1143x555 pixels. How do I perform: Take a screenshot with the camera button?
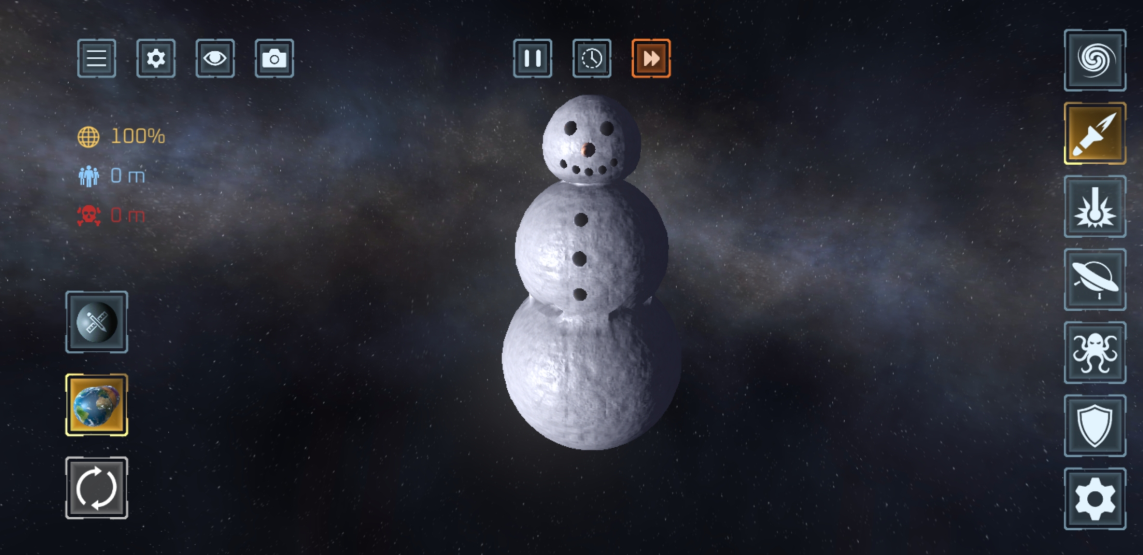click(x=274, y=59)
